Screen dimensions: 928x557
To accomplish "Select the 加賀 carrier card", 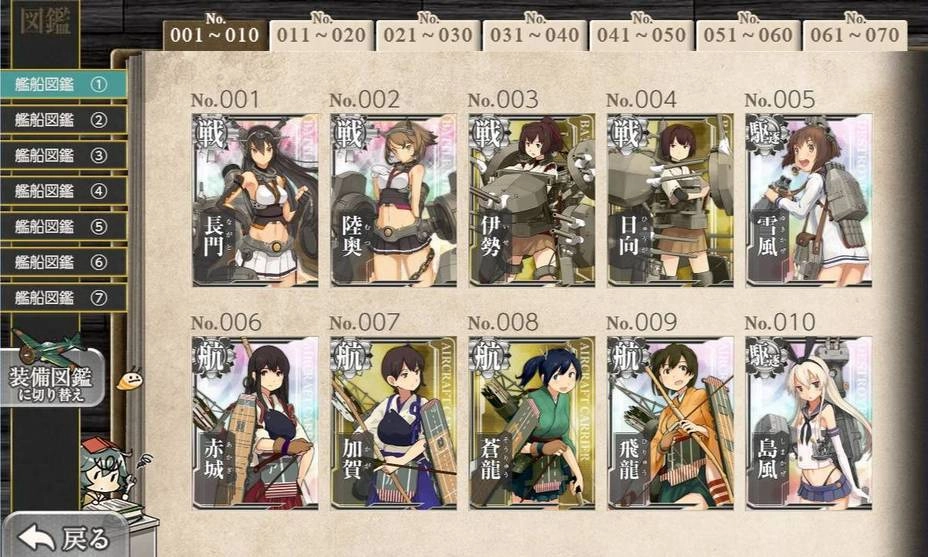I will 393,421.
